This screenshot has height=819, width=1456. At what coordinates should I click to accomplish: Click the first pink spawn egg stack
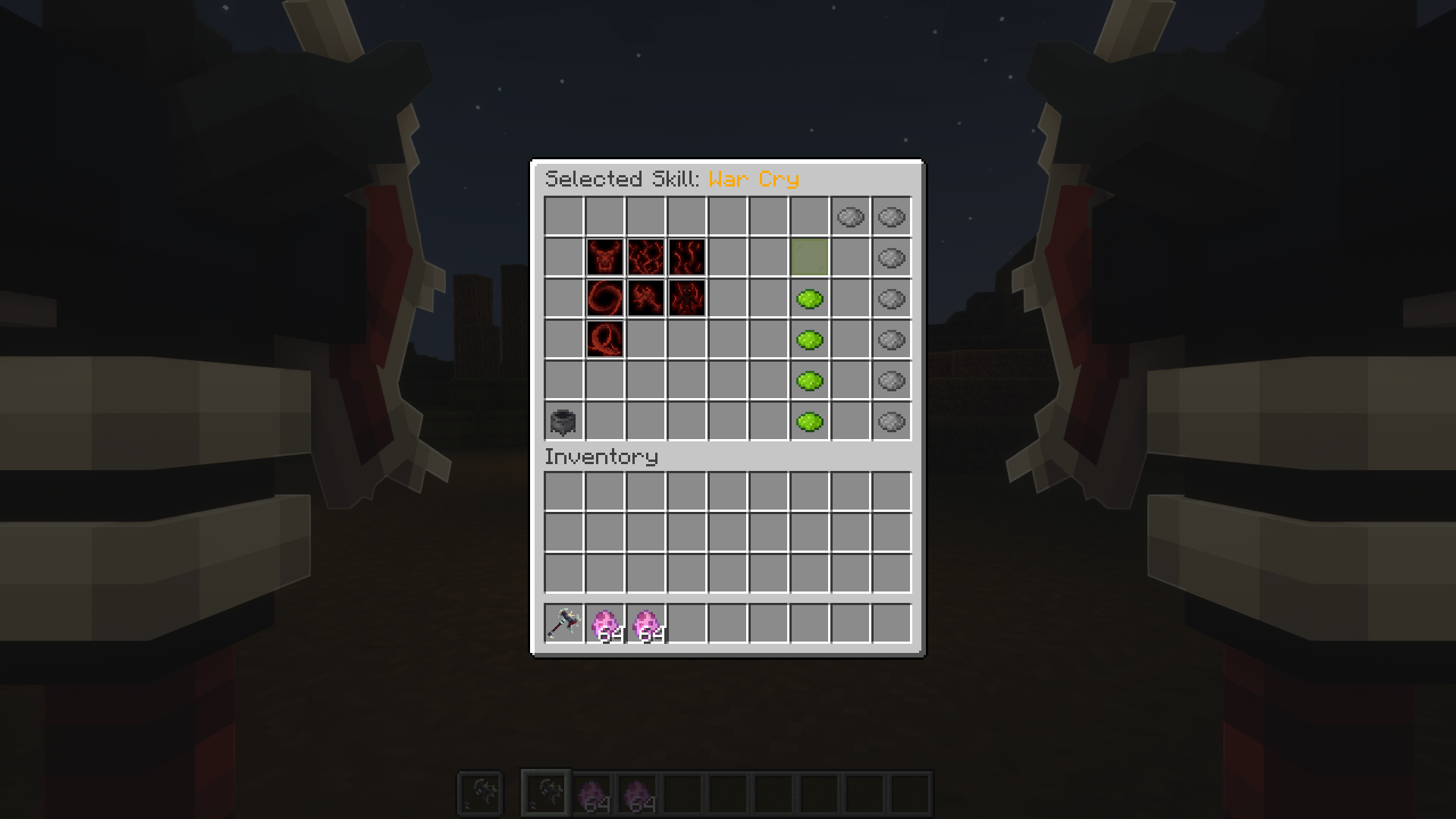[x=604, y=625]
